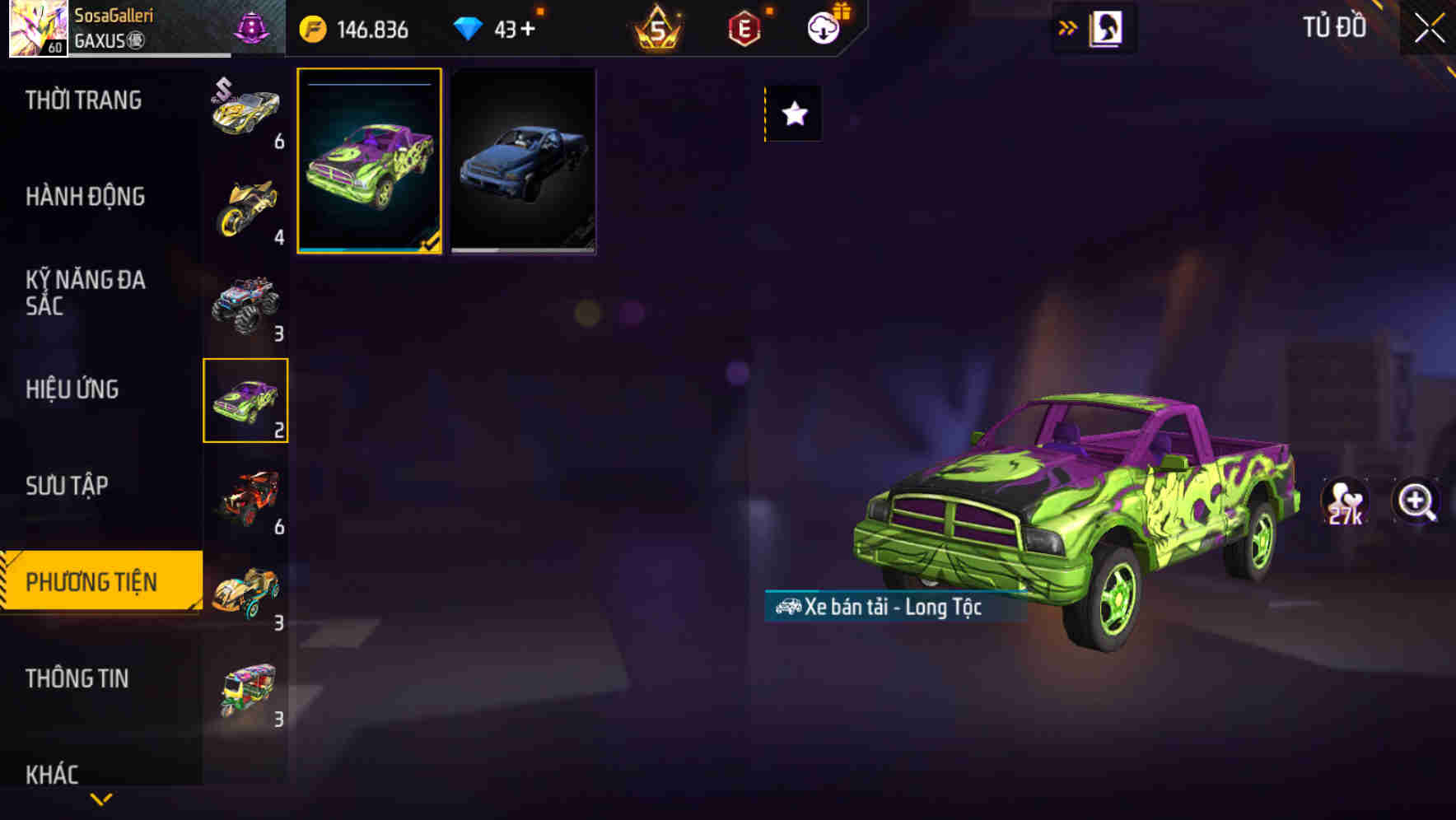Screen dimensions: 1456x820
Task: Click the gold coin currency icon
Action: pyautogui.click(x=313, y=28)
